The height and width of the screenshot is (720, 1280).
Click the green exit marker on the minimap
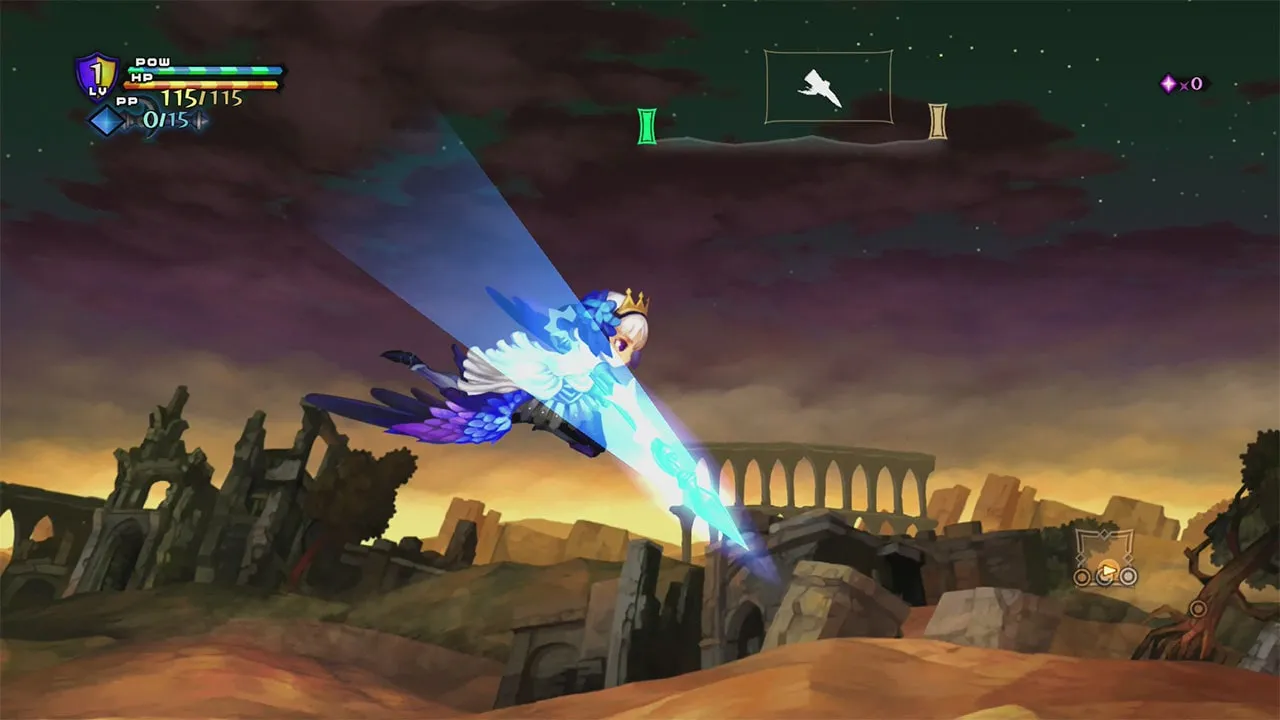tap(647, 126)
